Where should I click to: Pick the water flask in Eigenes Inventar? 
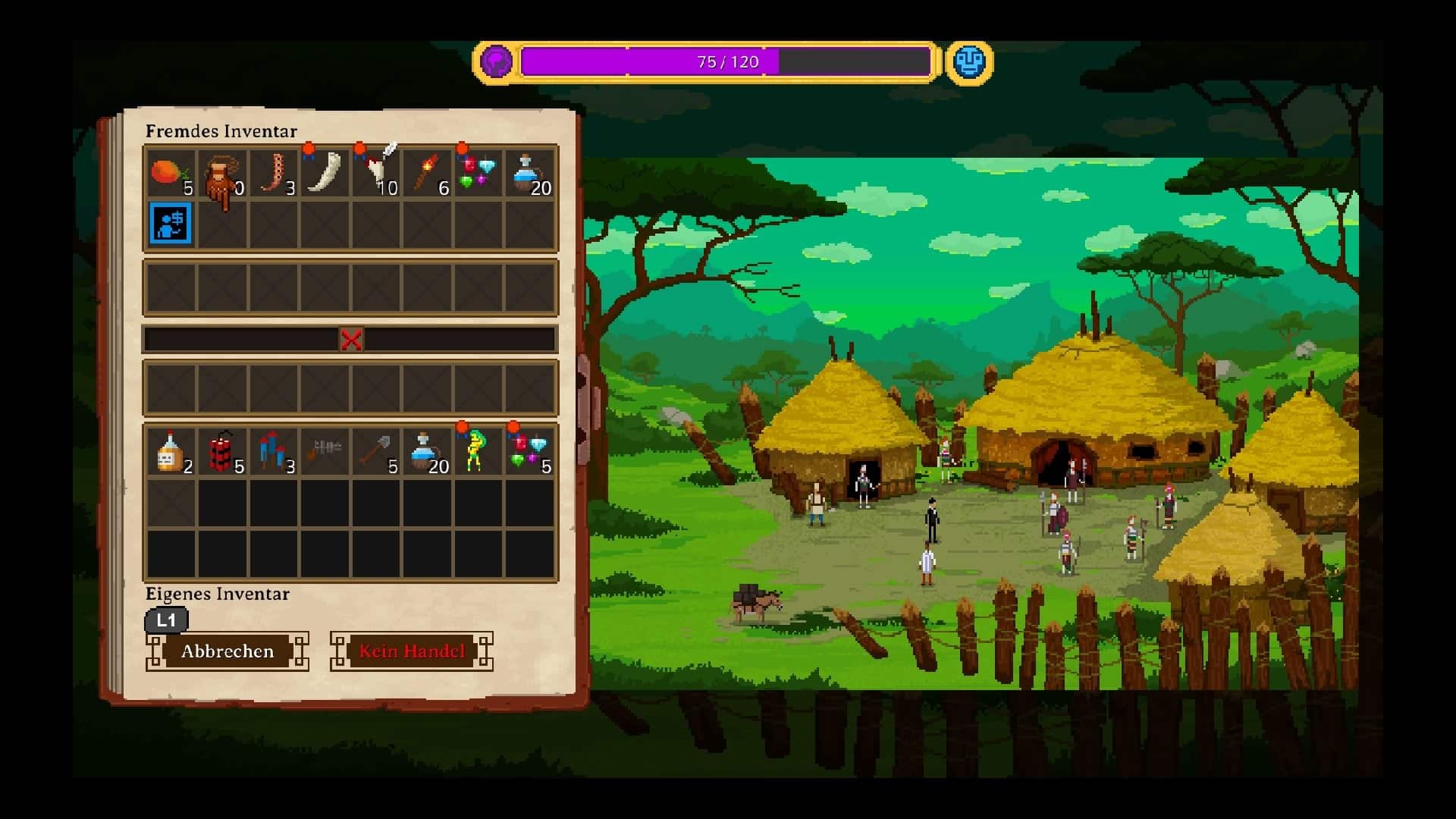pyautogui.click(x=427, y=451)
